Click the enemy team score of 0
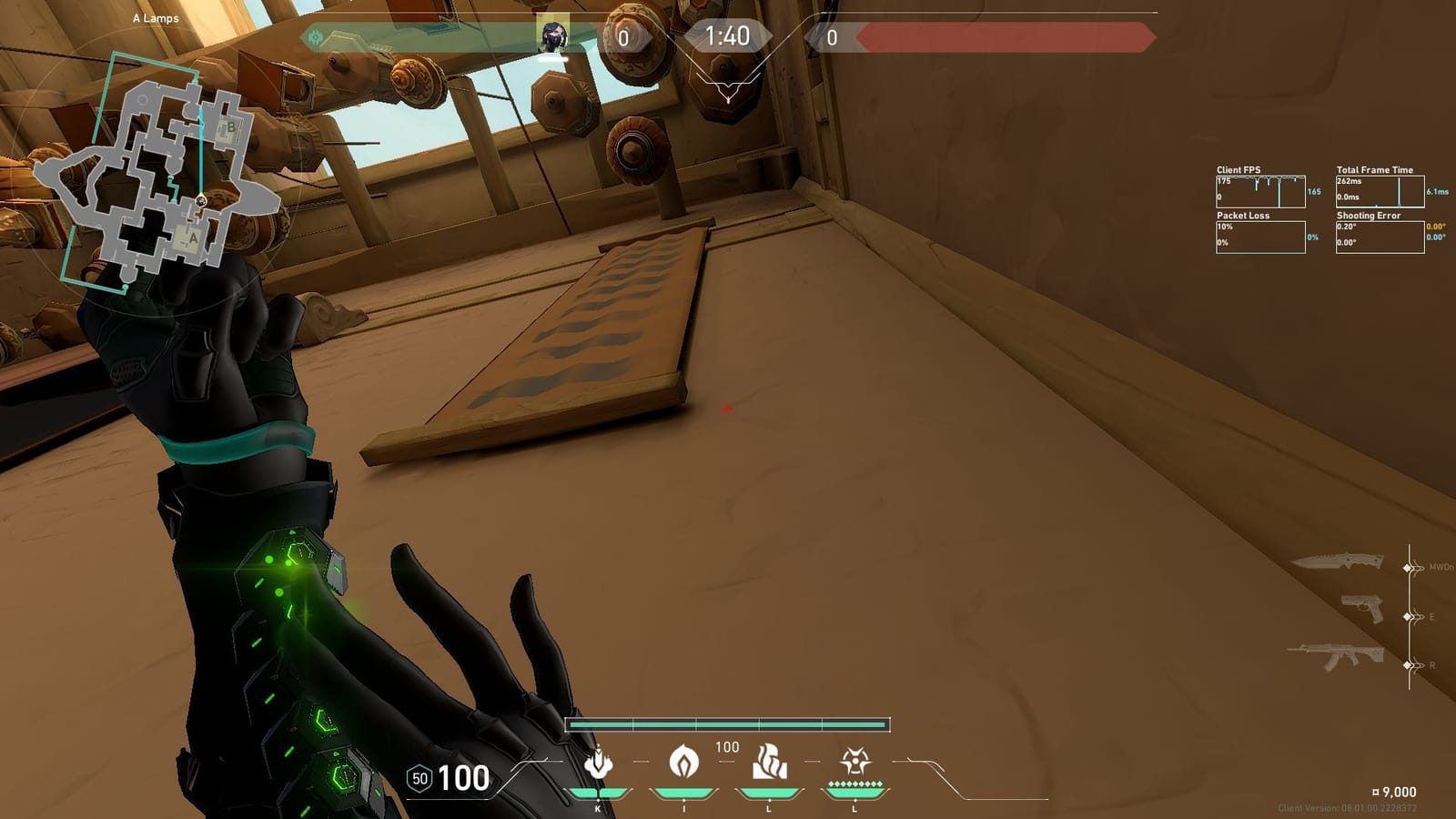 tap(831, 37)
